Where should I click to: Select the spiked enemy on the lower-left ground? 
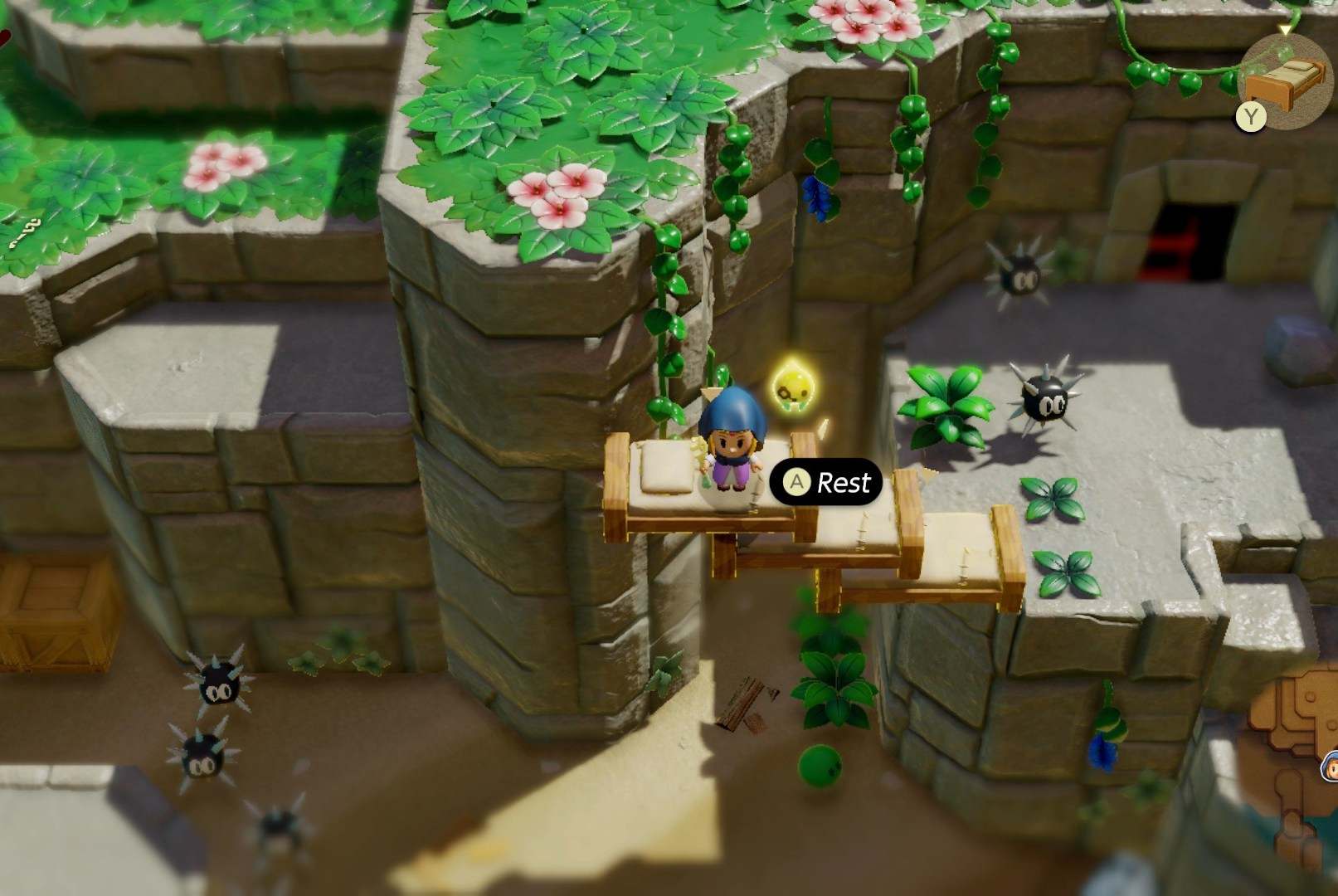point(217,684)
